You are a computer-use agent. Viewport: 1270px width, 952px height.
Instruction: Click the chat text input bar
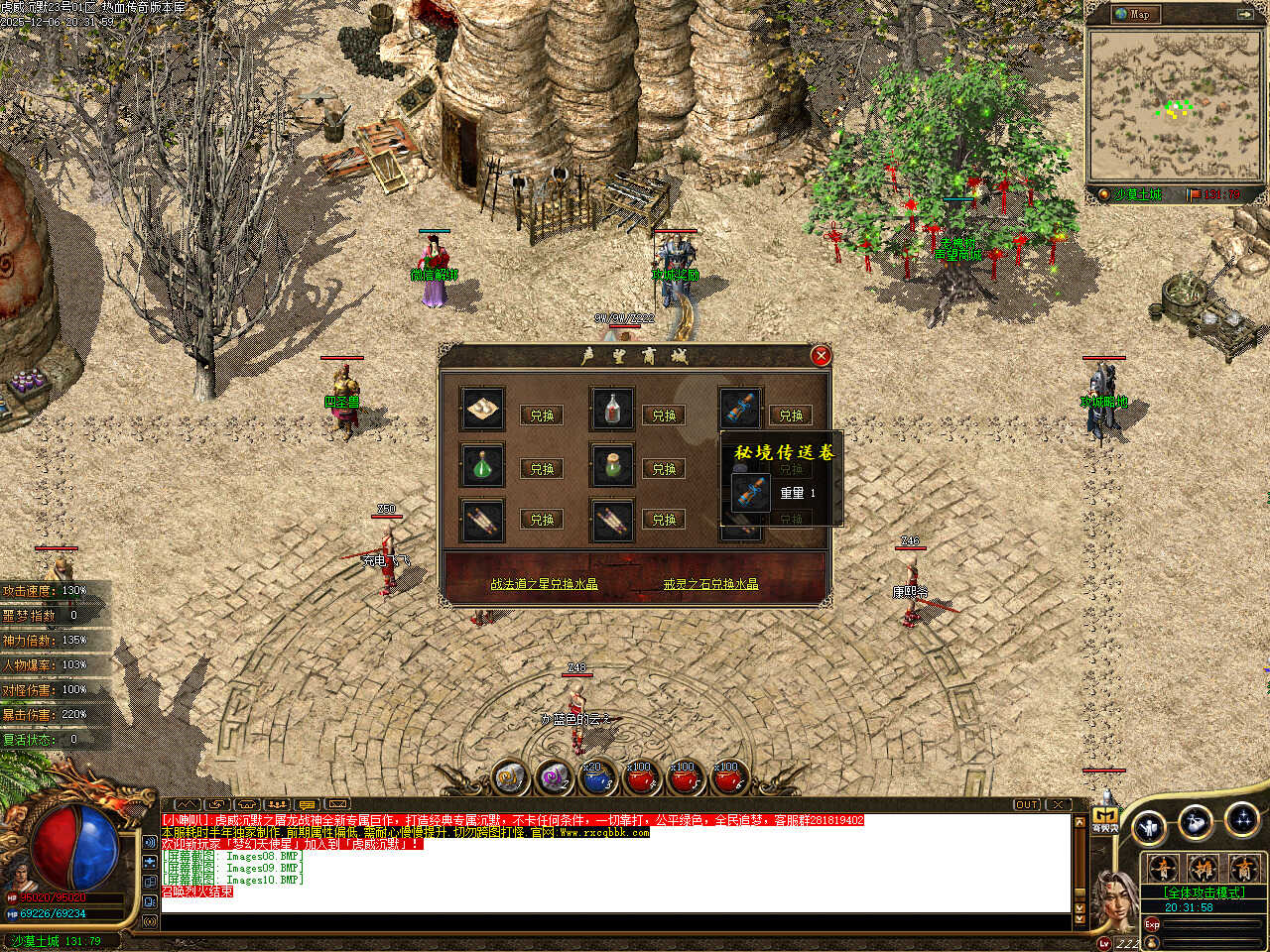[615, 922]
